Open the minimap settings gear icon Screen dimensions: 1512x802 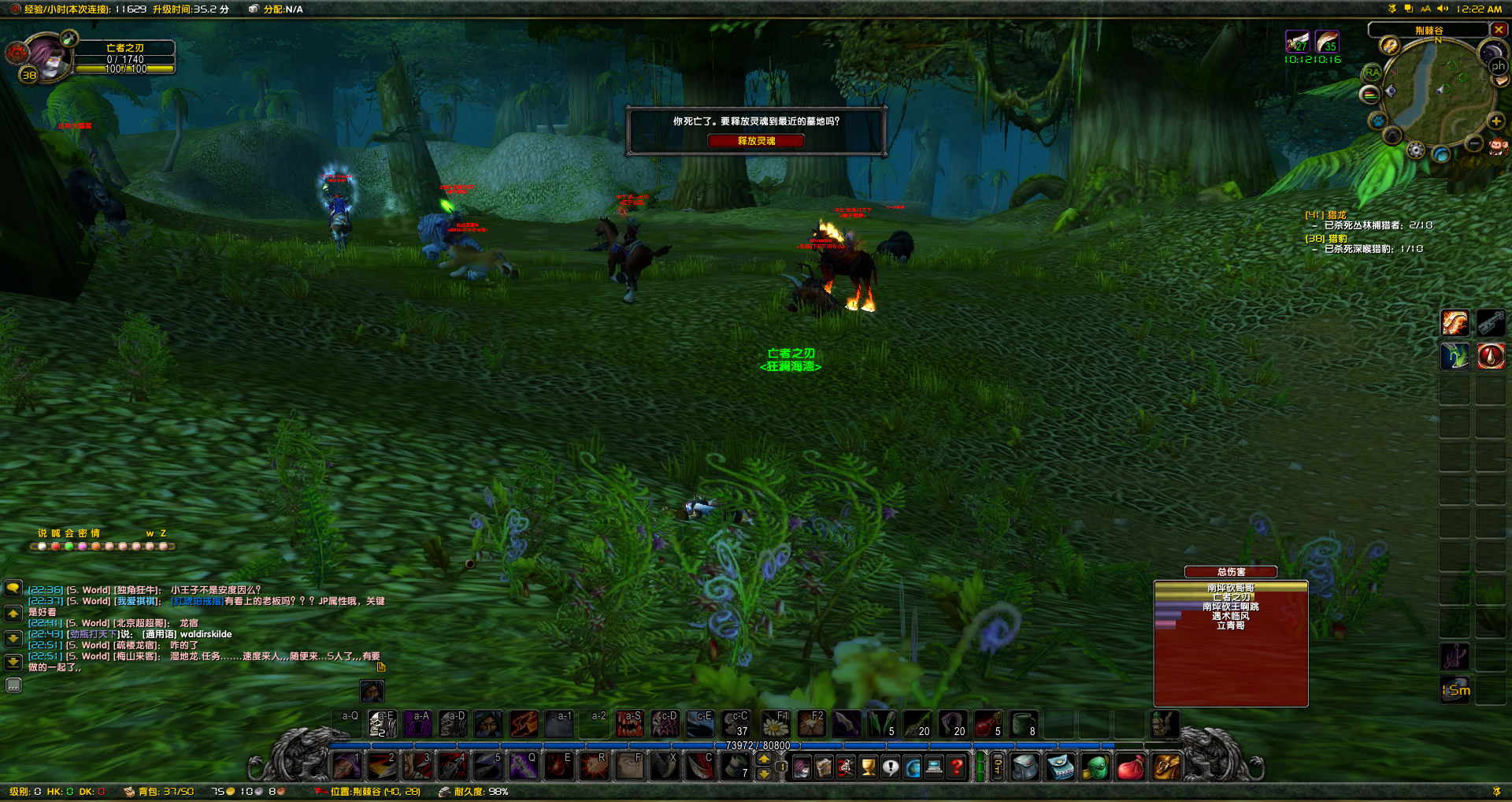click(1415, 150)
